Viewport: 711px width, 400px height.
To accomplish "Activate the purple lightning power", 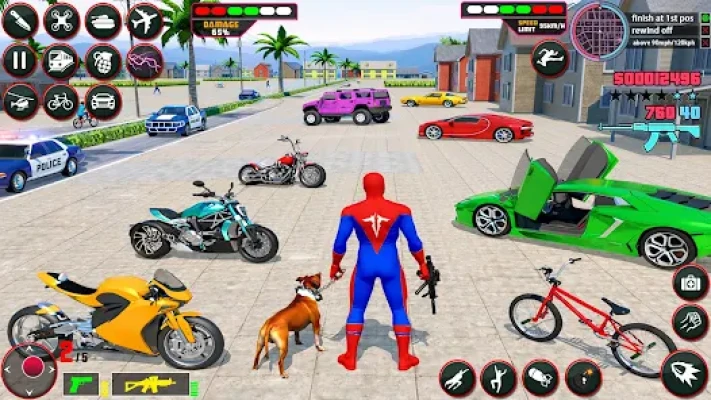I will tap(145, 61).
